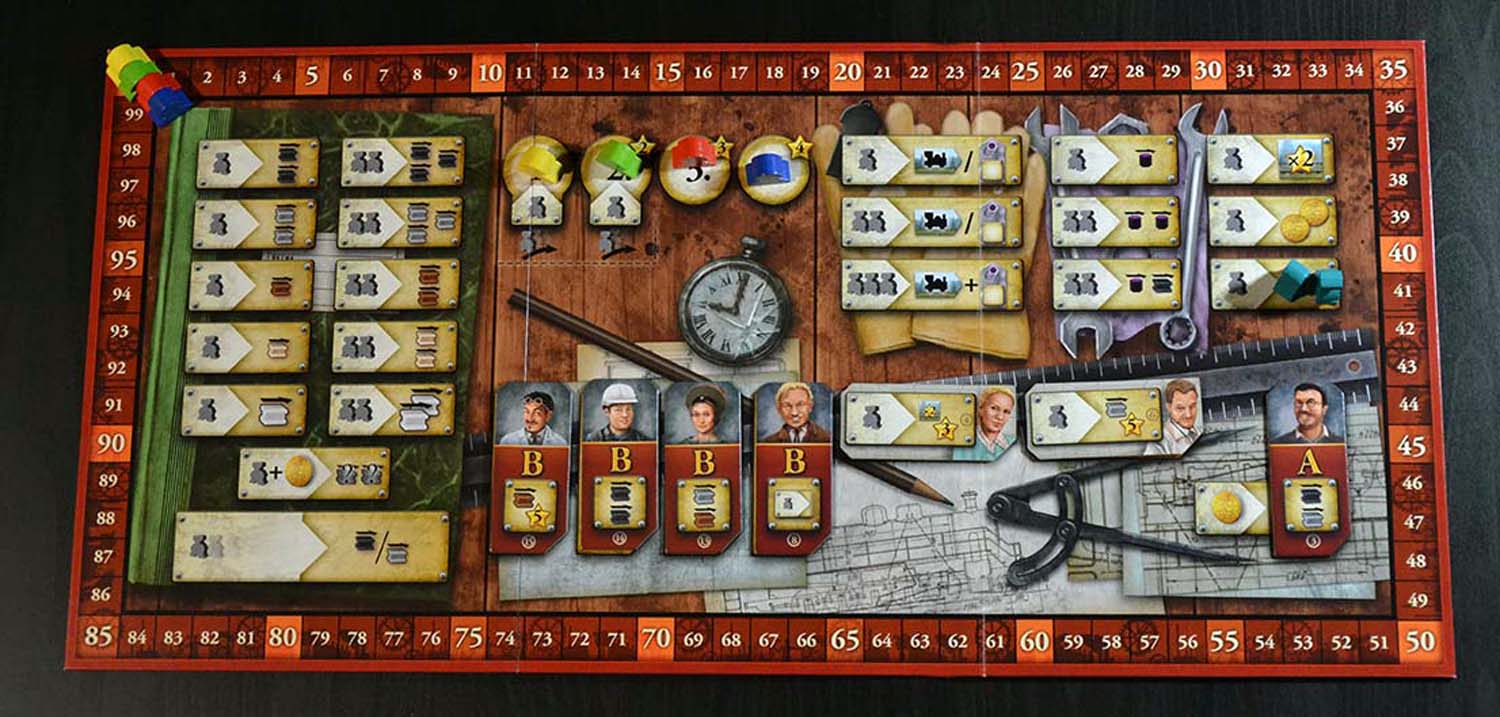Select the wide two-worker track choice space
This screenshot has height=717, width=1500.
pos(310,545)
